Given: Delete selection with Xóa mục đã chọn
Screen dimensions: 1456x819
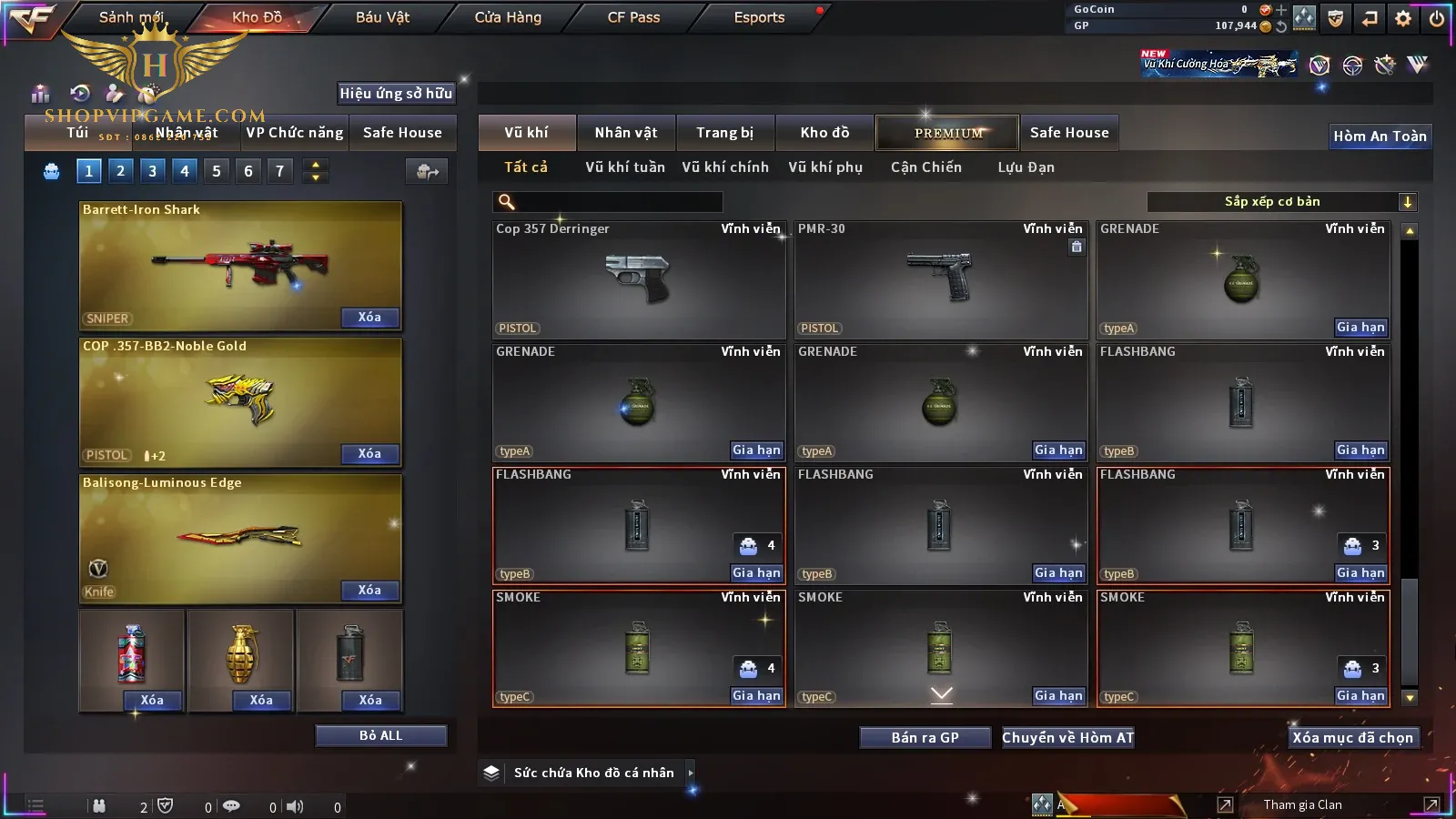Looking at the screenshot, I should point(1352,737).
